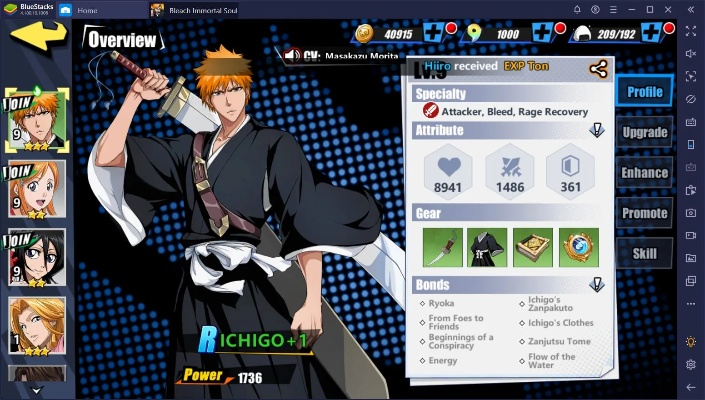Image resolution: width=705 pixels, height=400 pixels.
Task: Play the CV voice speaker icon
Action: (x=292, y=55)
